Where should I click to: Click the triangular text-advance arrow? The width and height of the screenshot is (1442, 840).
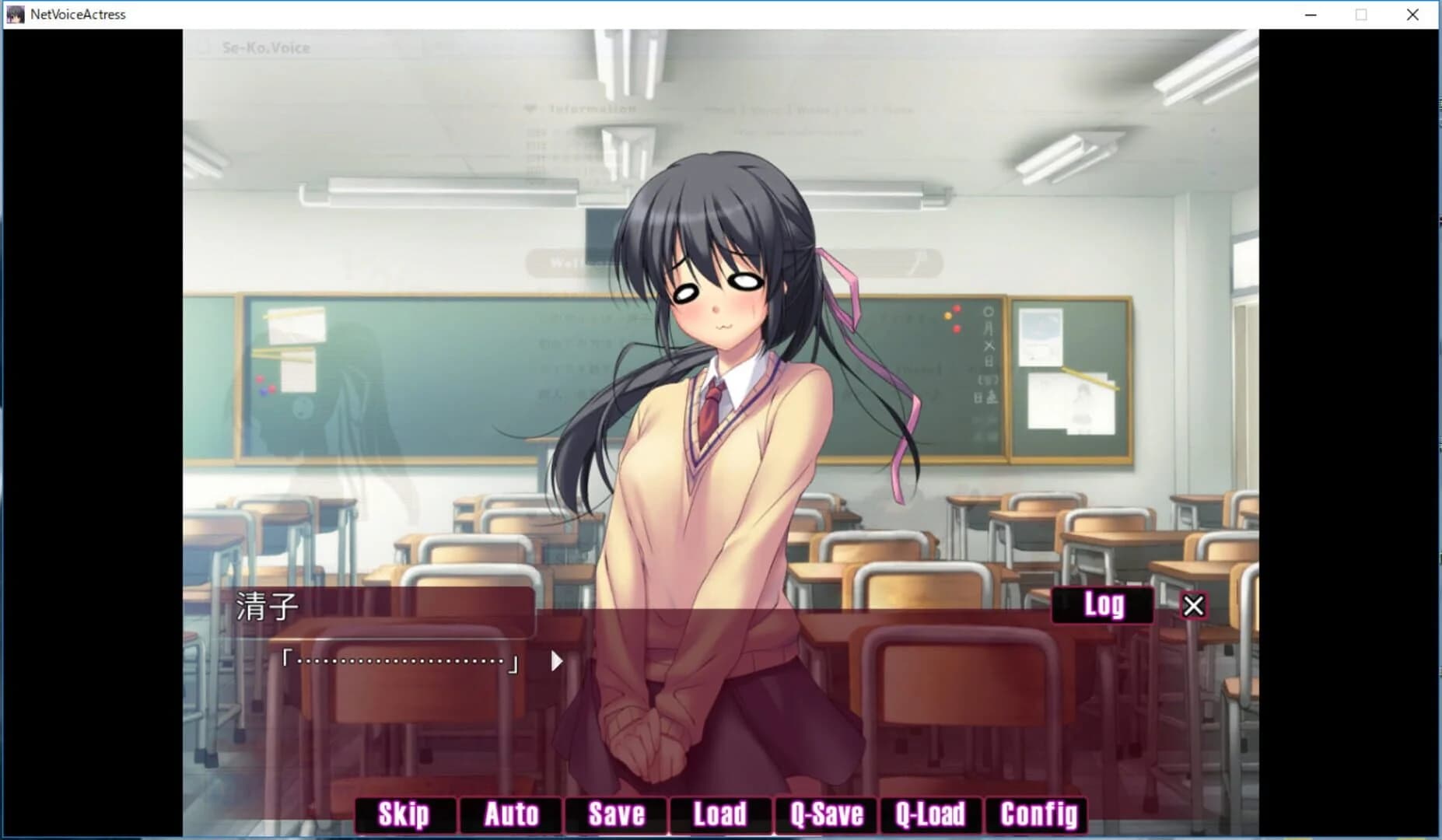point(555,661)
